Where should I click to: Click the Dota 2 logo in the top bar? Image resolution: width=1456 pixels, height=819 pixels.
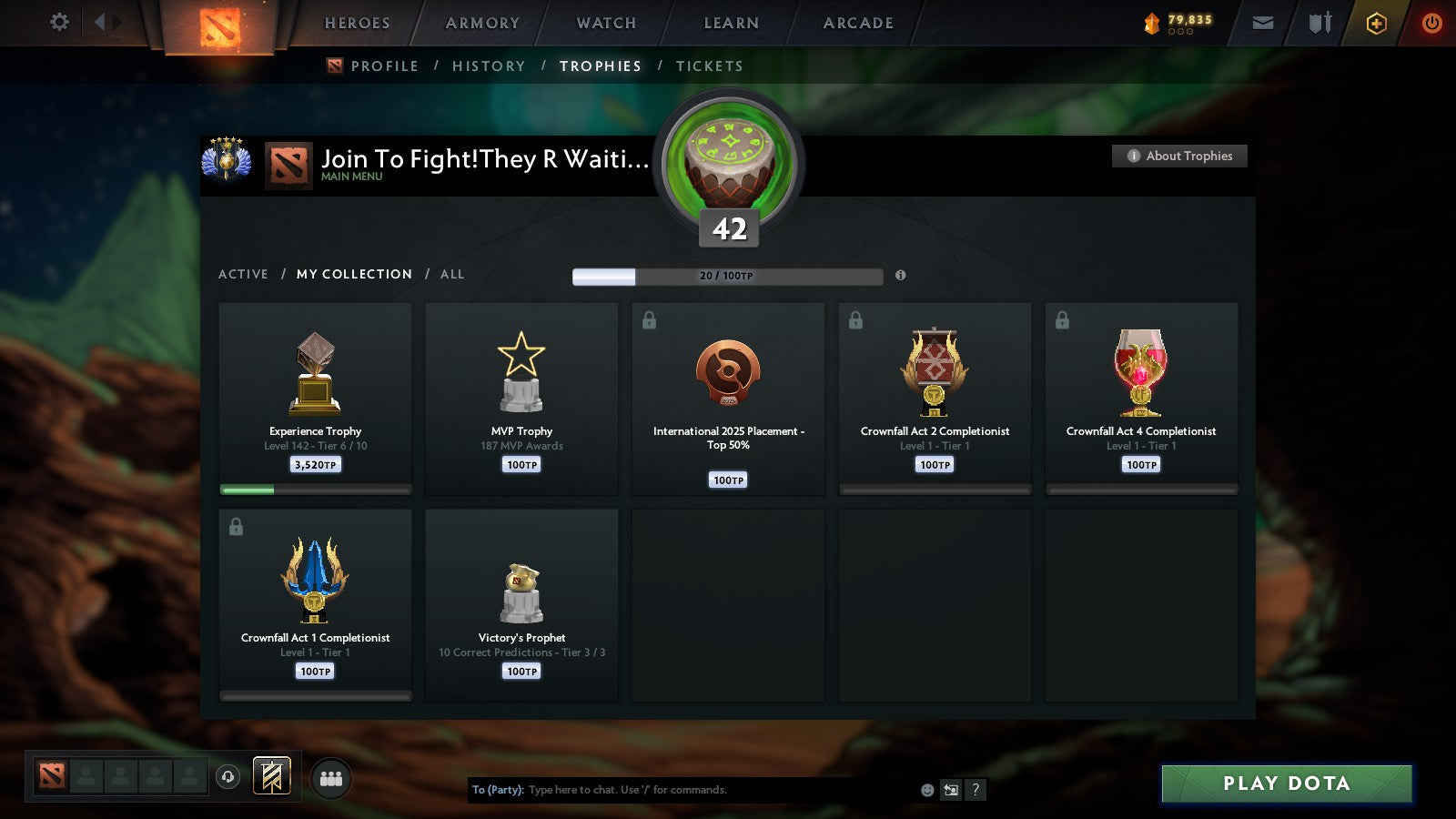click(217, 25)
